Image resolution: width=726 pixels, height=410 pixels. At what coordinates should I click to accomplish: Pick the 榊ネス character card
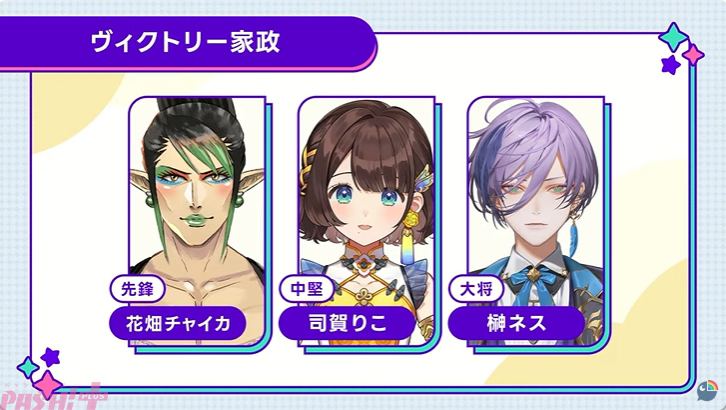534,215
